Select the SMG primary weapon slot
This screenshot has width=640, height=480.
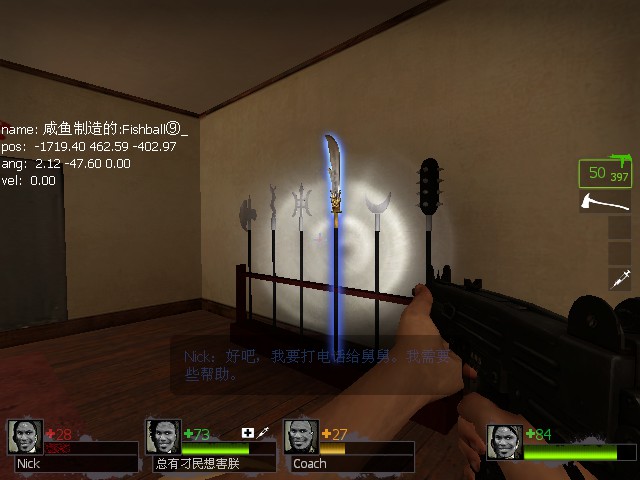[606, 173]
